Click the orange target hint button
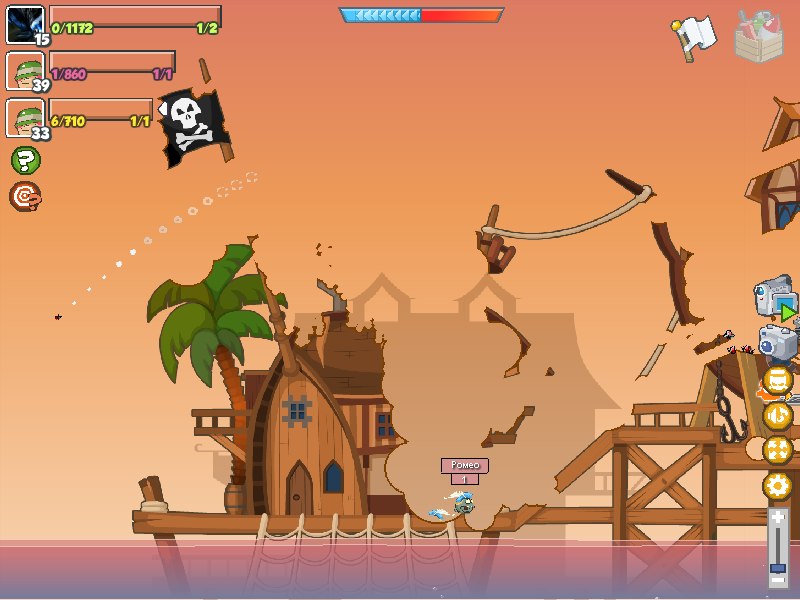The image size is (800, 600). click(x=25, y=197)
